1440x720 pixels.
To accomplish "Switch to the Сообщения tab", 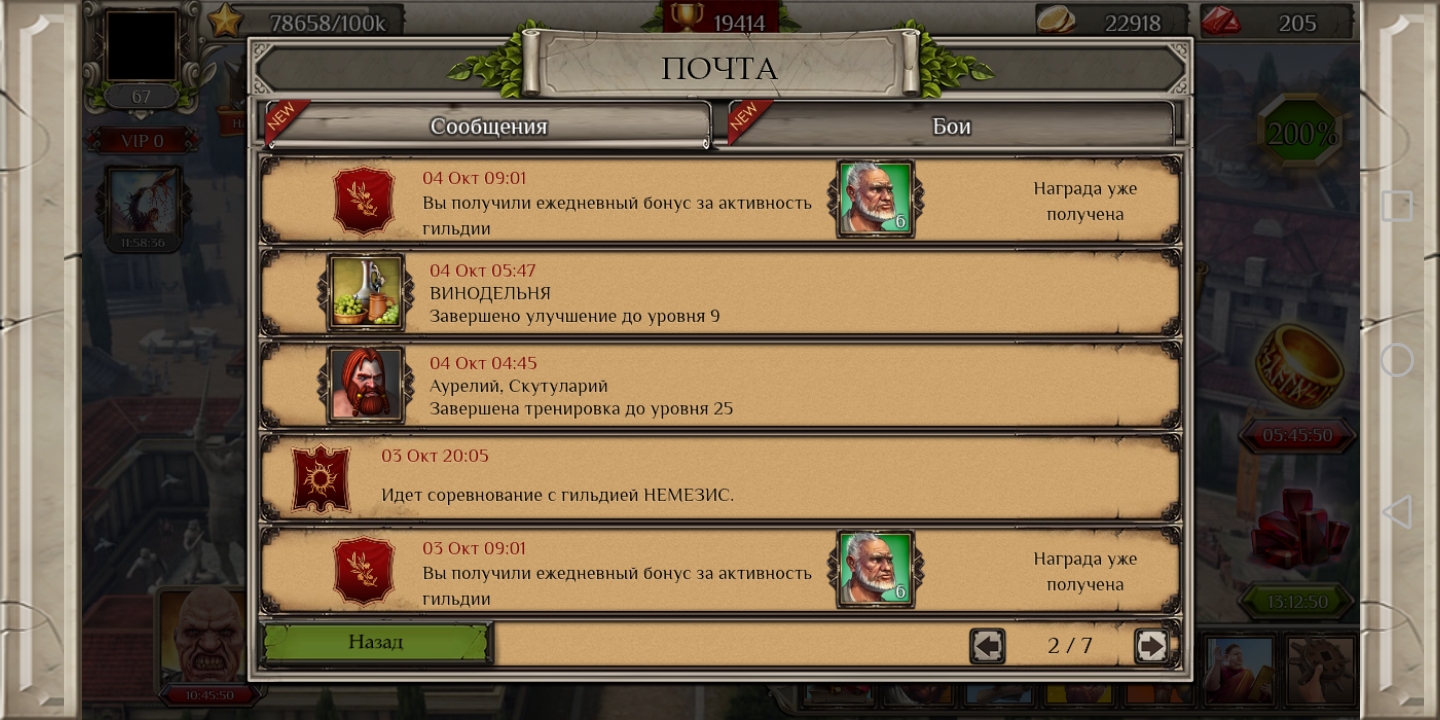I will point(488,126).
